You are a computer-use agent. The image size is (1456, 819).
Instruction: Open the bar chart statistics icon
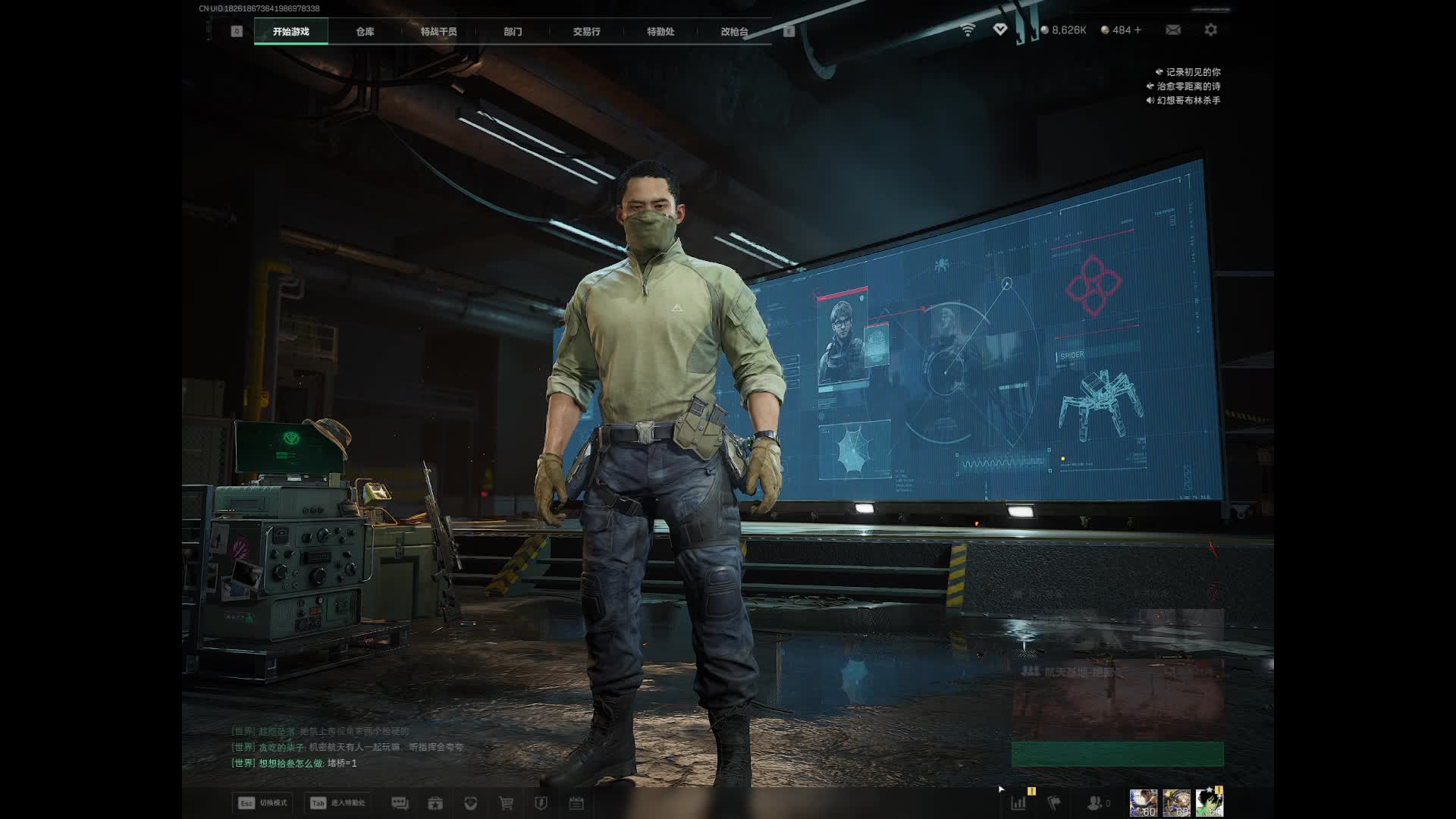click(1018, 802)
